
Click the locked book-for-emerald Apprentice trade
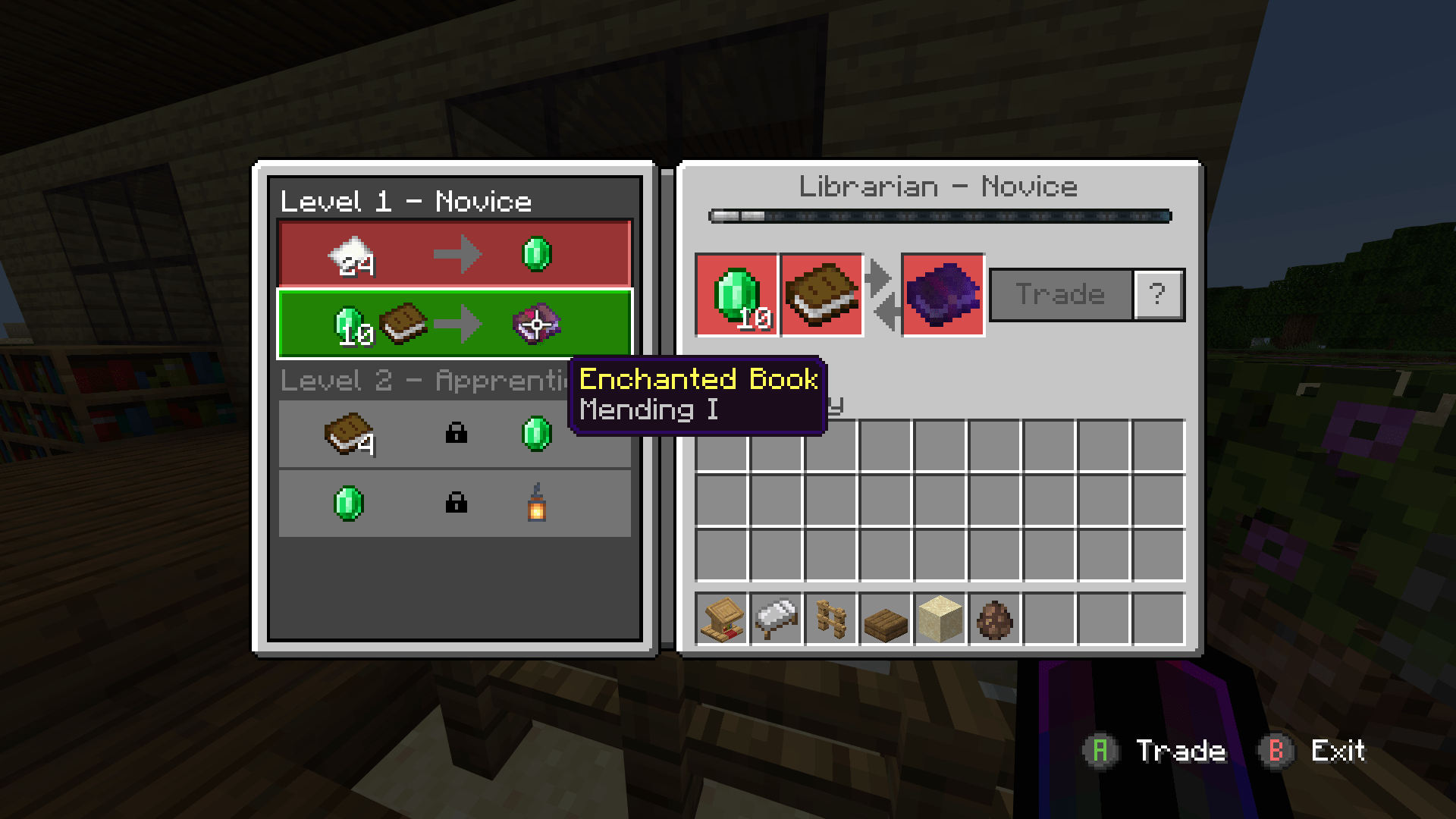[x=455, y=434]
